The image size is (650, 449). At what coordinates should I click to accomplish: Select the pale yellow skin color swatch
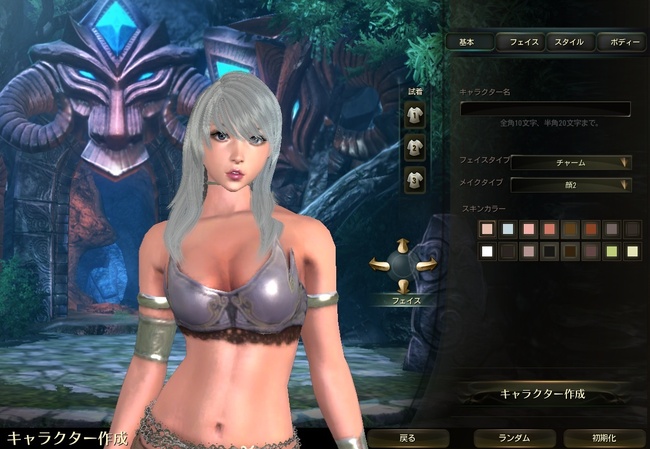632,252
